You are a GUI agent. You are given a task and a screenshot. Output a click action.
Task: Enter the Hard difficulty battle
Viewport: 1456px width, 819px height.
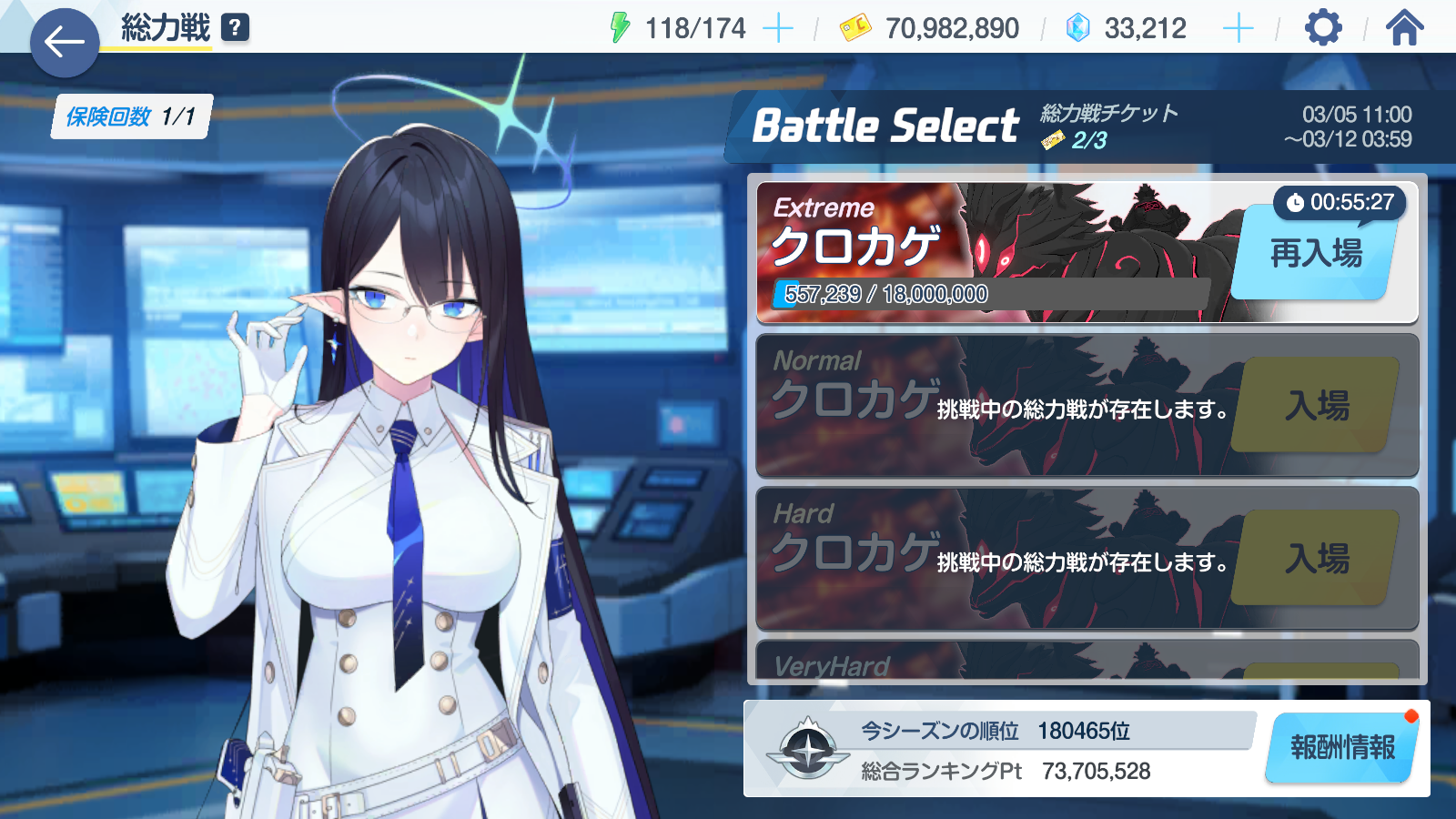pyautogui.click(x=1316, y=559)
